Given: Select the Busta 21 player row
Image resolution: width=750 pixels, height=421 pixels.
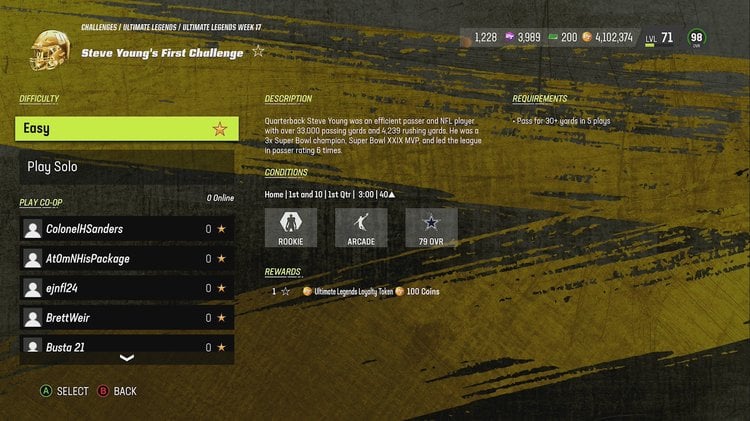Looking at the screenshot, I should point(126,346).
